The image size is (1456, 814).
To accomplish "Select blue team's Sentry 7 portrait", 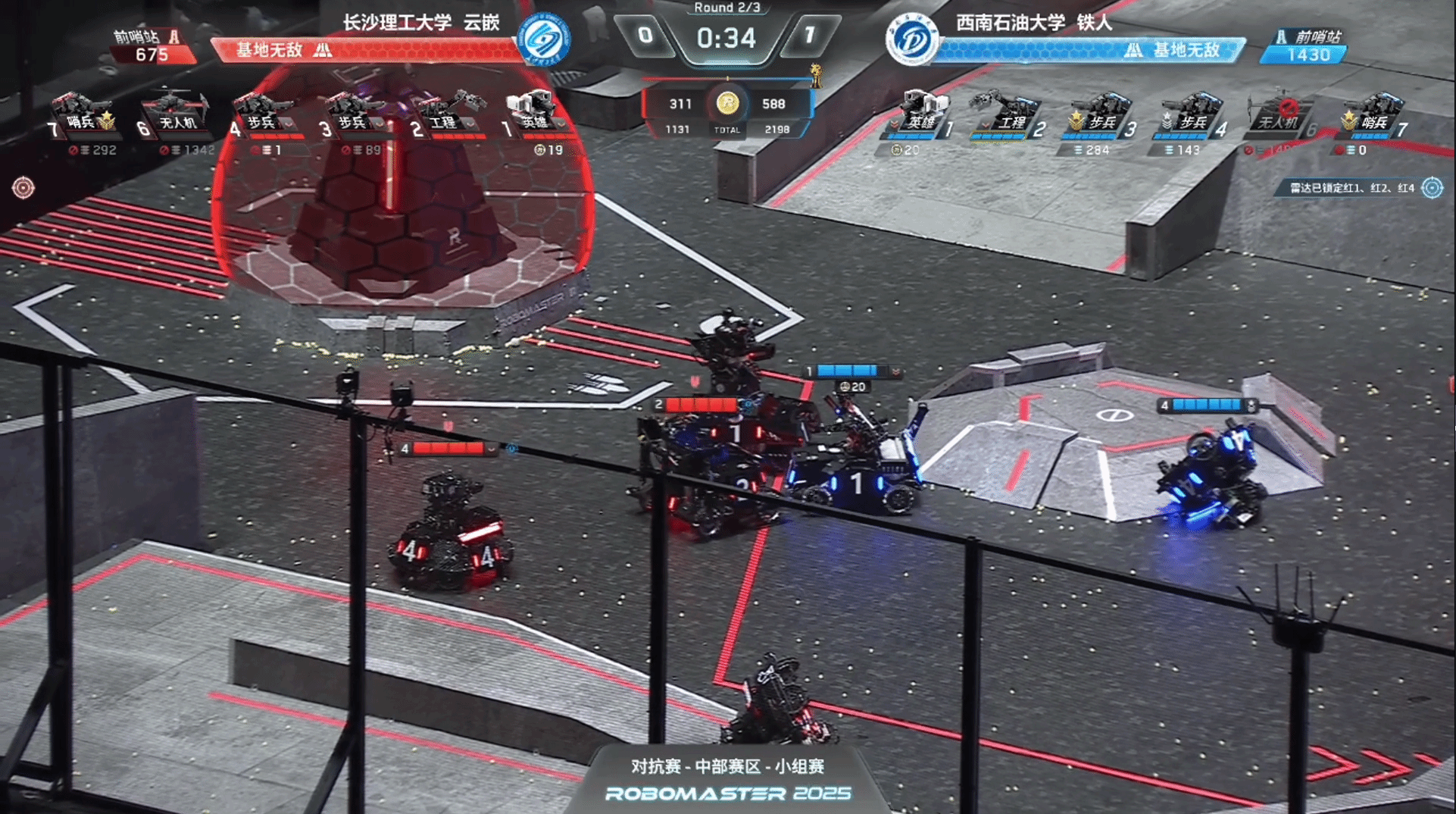I will [1373, 114].
